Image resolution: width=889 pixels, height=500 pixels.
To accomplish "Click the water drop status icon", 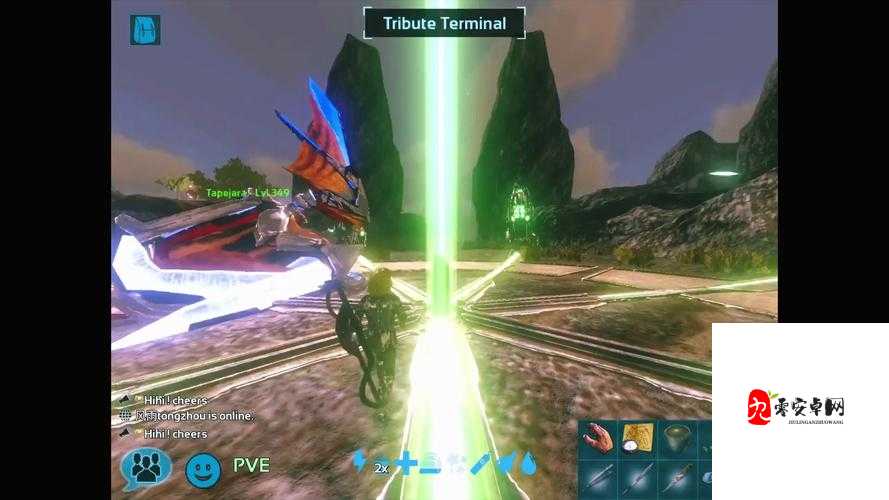I will (528, 462).
